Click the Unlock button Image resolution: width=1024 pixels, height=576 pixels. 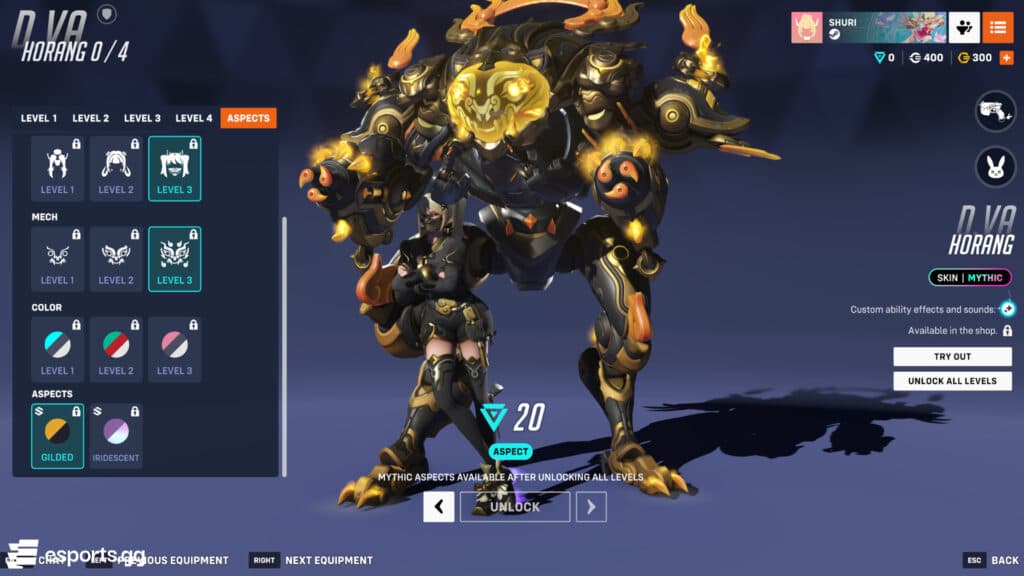tap(514, 507)
